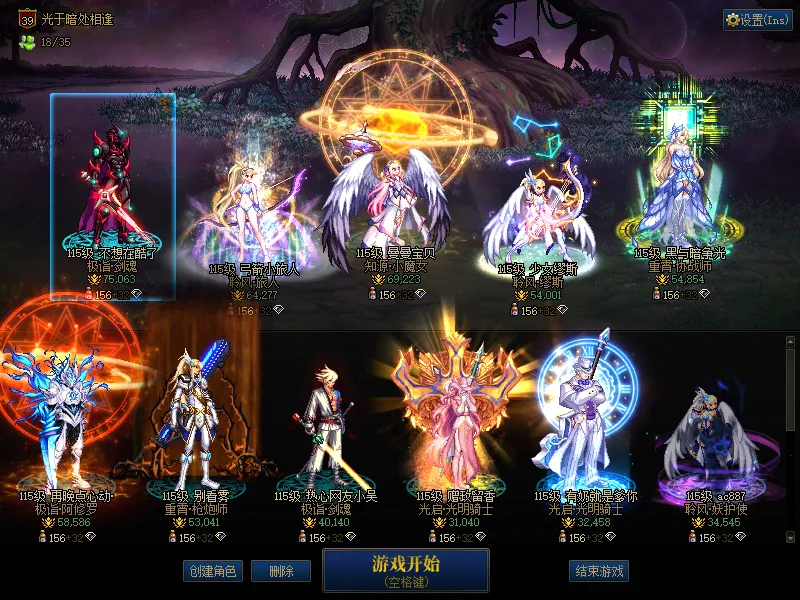Choose 结束游戏 to quit the game

point(599,571)
